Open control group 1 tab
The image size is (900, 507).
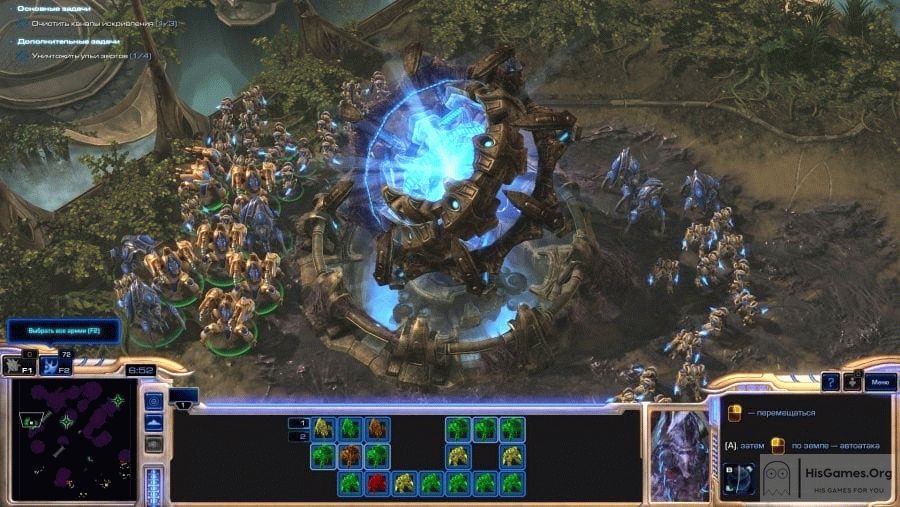coord(184,404)
